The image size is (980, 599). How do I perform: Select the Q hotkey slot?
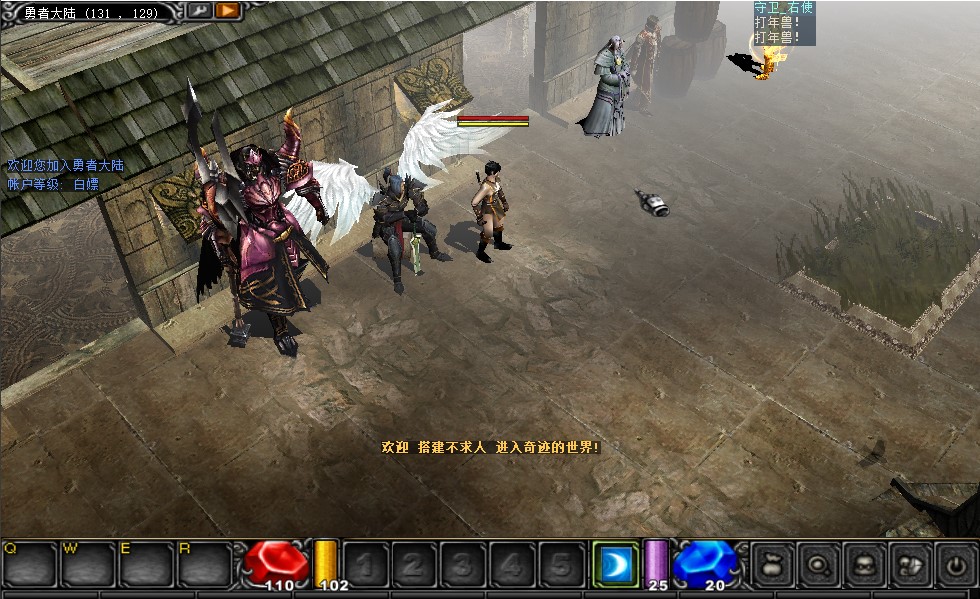coord(29,564)
